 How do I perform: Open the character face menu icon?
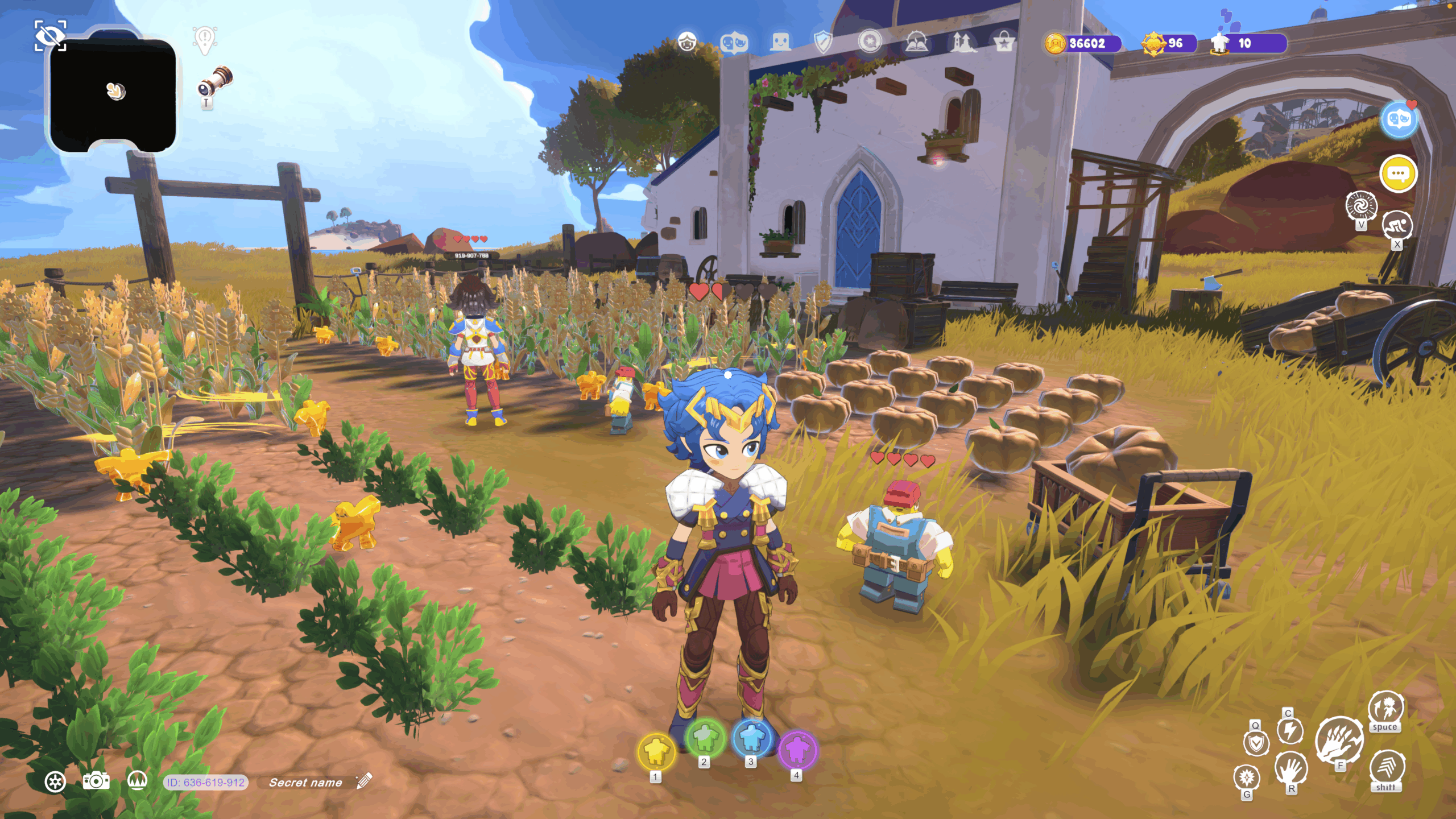tap(687, 42)
